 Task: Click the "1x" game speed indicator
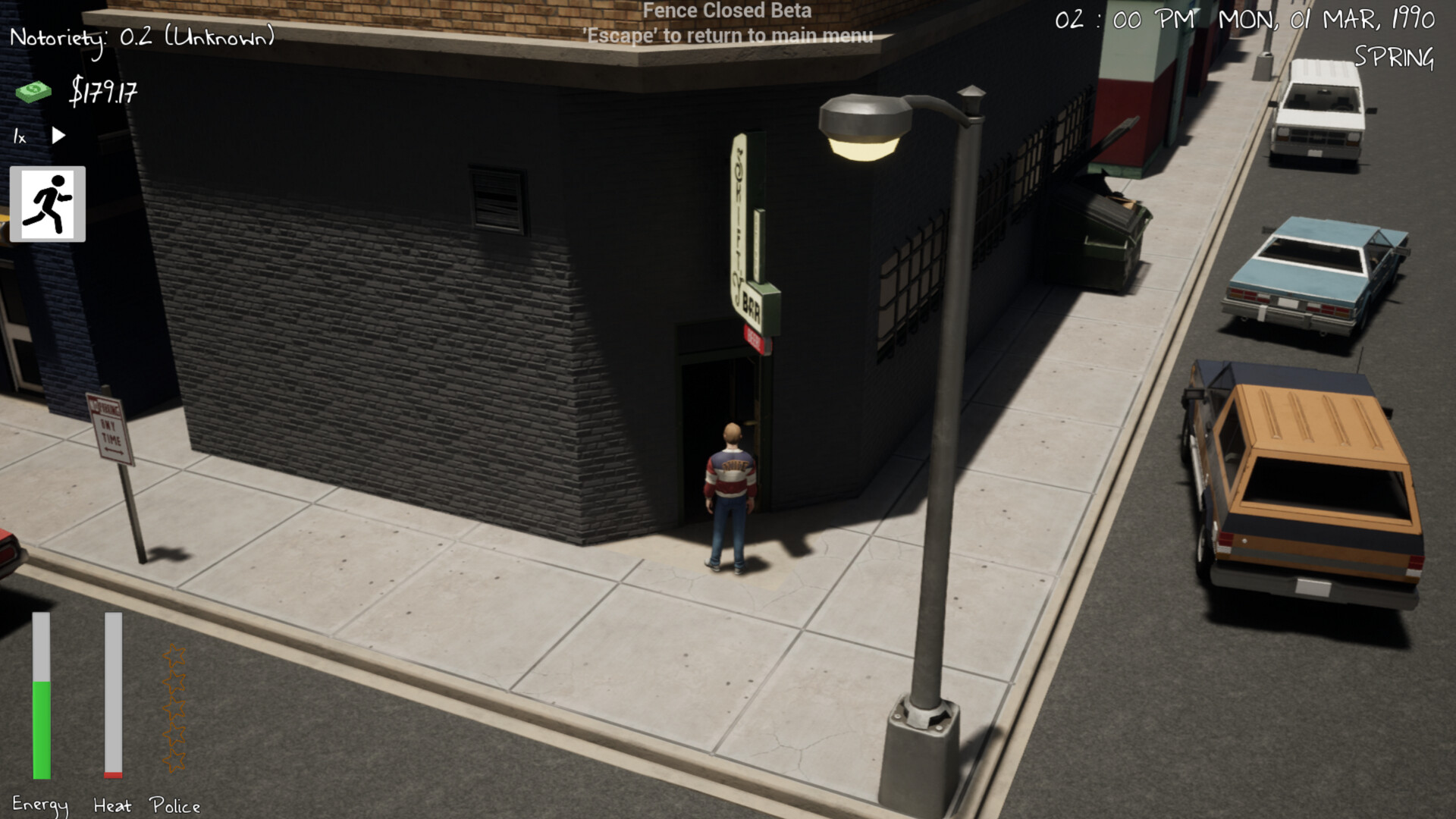pos(18,136)
